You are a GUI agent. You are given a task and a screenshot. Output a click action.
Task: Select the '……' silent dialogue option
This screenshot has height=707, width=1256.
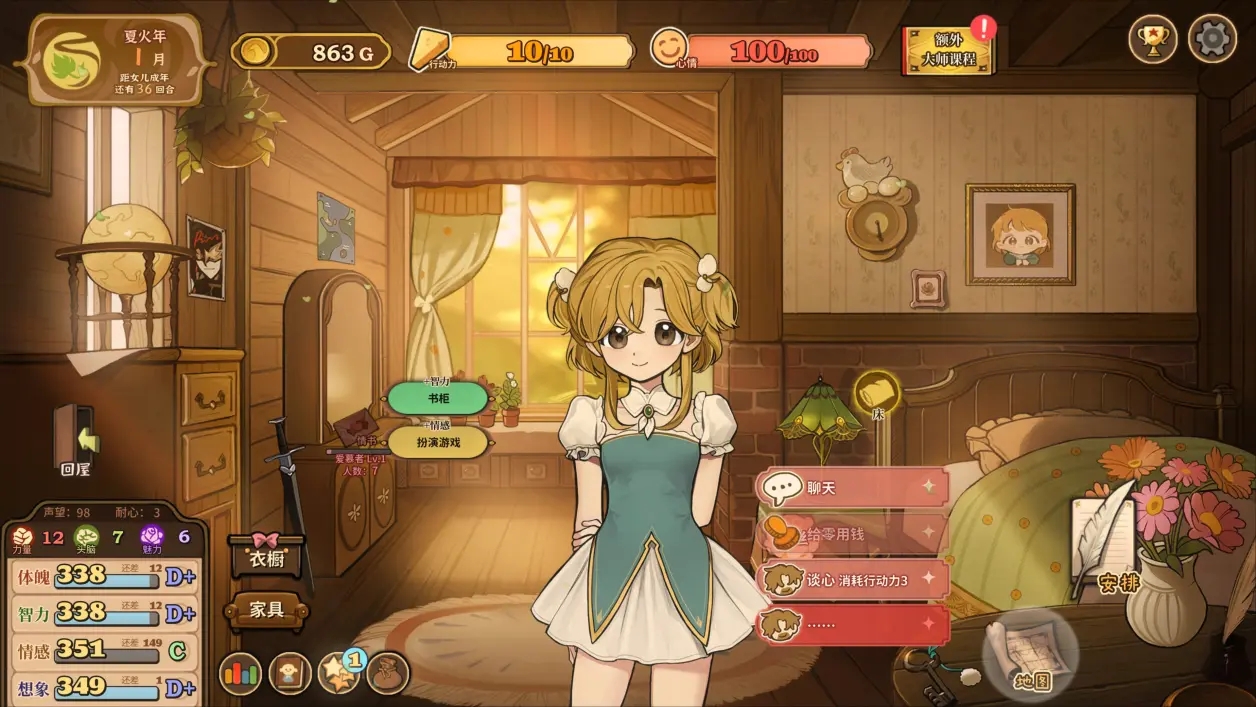[x=852, y=624]
